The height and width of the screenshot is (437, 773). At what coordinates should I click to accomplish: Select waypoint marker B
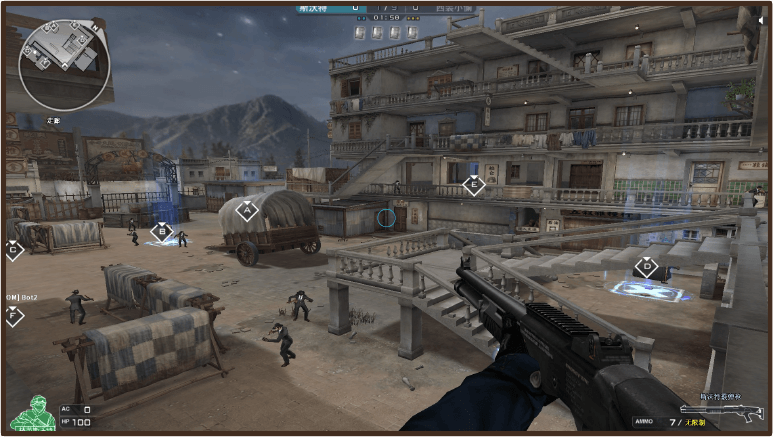tap(161, 232)
